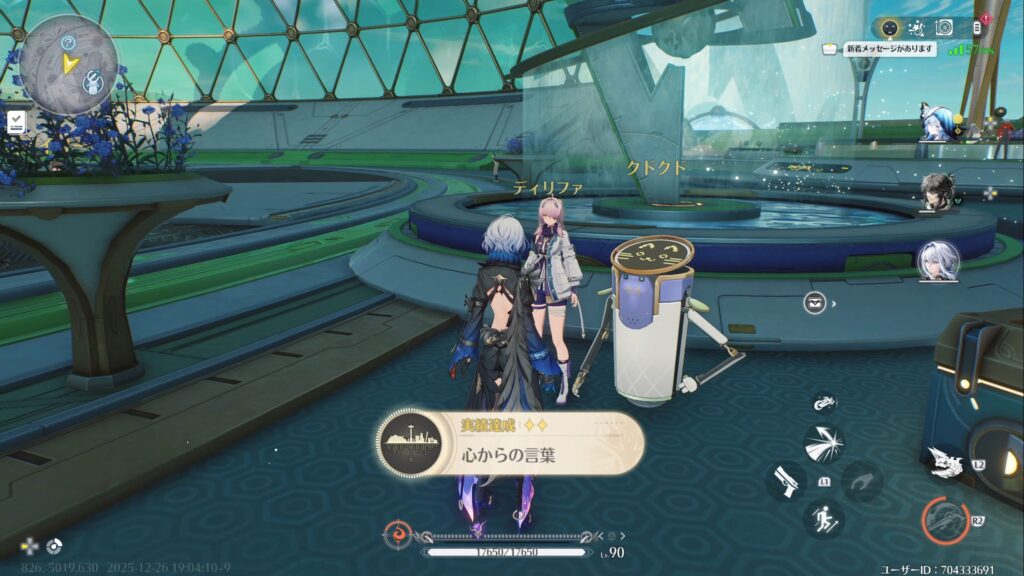Open the new message notification
The image size is (1024, 576).
point(889,48)
